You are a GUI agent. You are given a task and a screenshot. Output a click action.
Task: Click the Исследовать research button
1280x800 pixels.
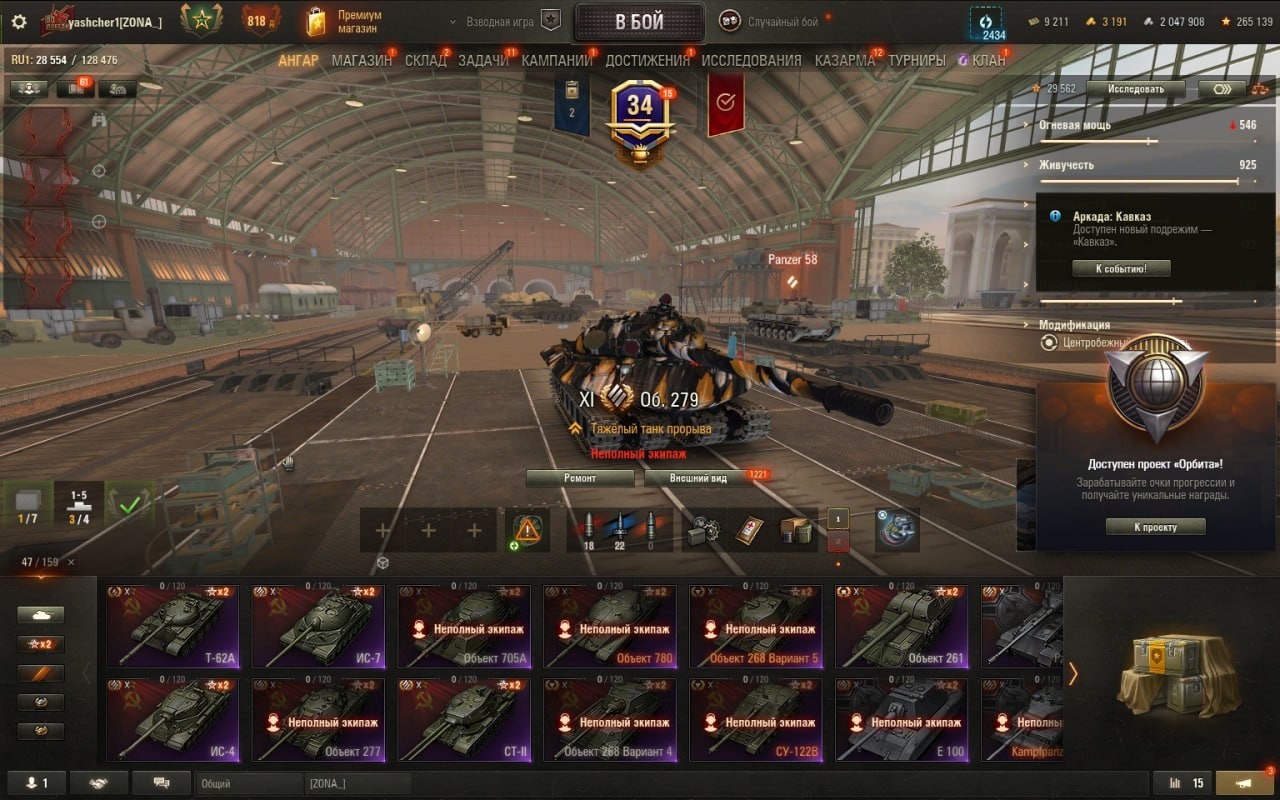click(1136, 89)
